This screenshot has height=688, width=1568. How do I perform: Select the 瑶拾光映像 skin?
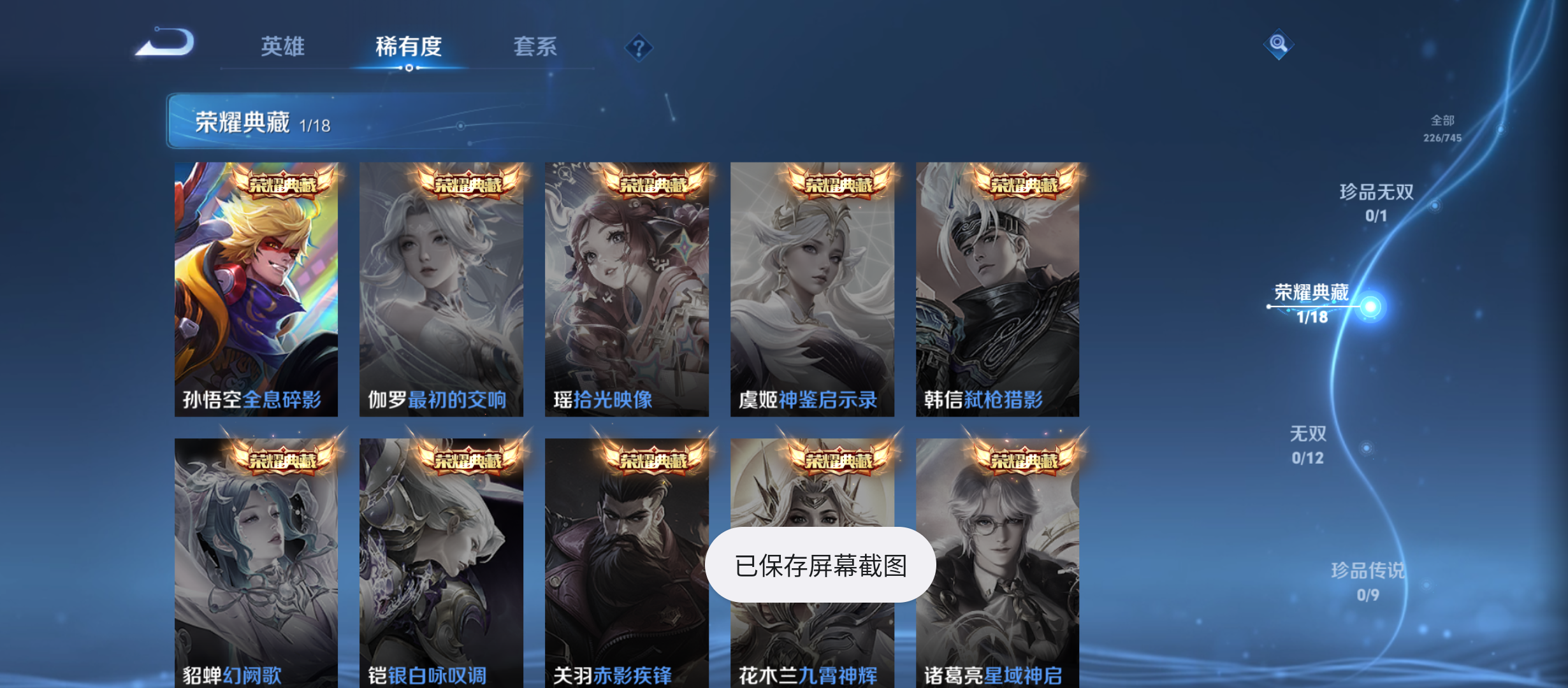pos(627,287)
